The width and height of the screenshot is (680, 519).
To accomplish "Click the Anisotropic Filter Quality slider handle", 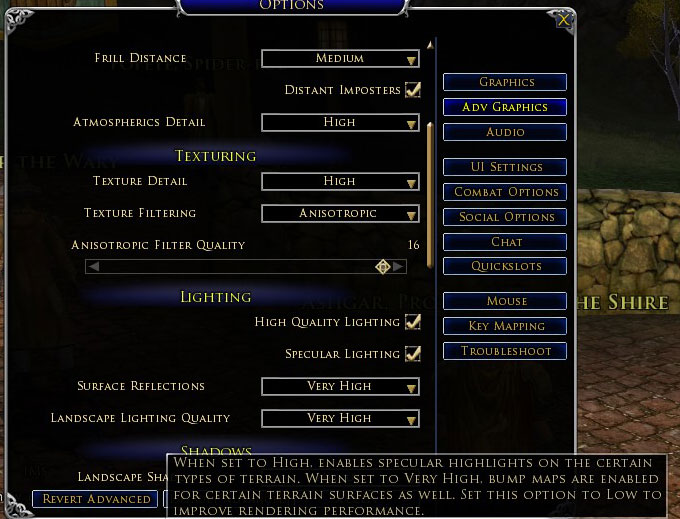I will 382,266.
